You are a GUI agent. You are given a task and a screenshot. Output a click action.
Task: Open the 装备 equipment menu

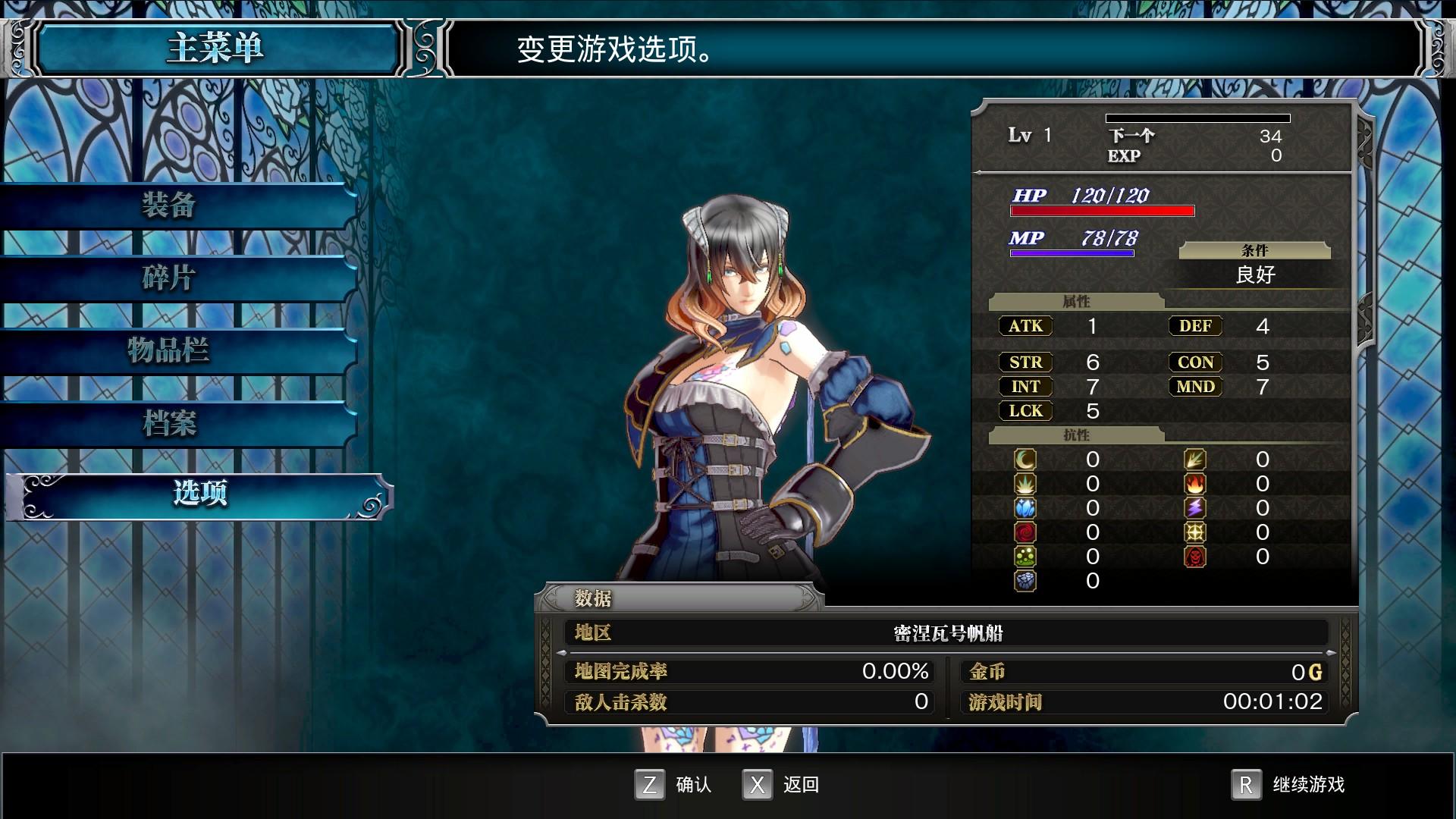click(168, 206)
